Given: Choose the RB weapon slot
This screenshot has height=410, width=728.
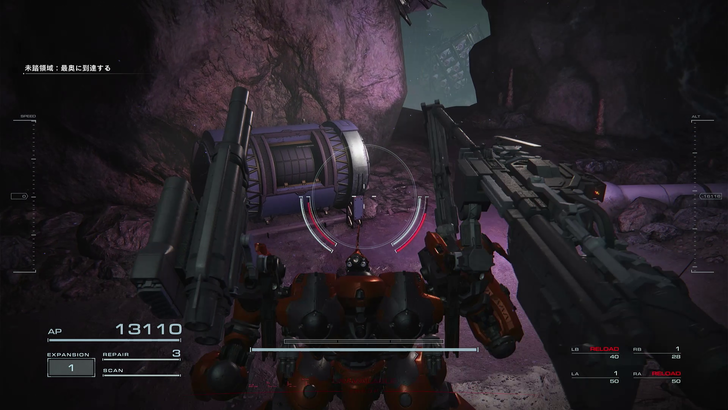Looking at the screenshot, I should (x=657, y=352).
